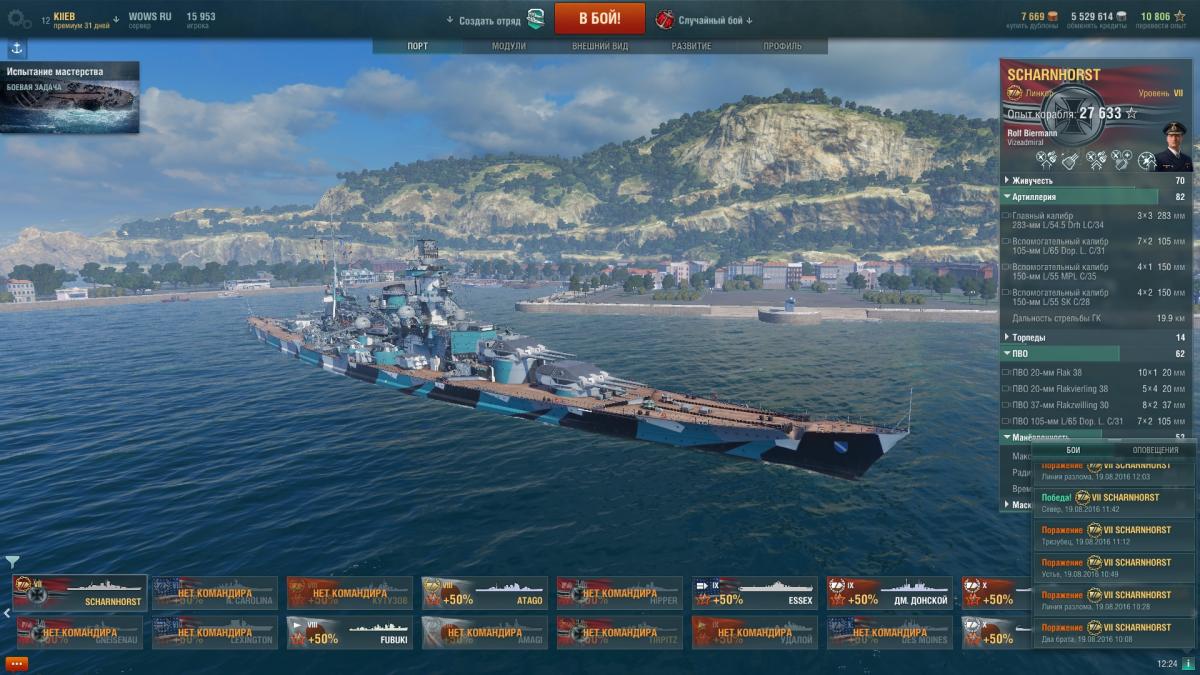Choose the Essex carrier in the carousel
This screenshot has width=1200, height=675.
point(754,592)
